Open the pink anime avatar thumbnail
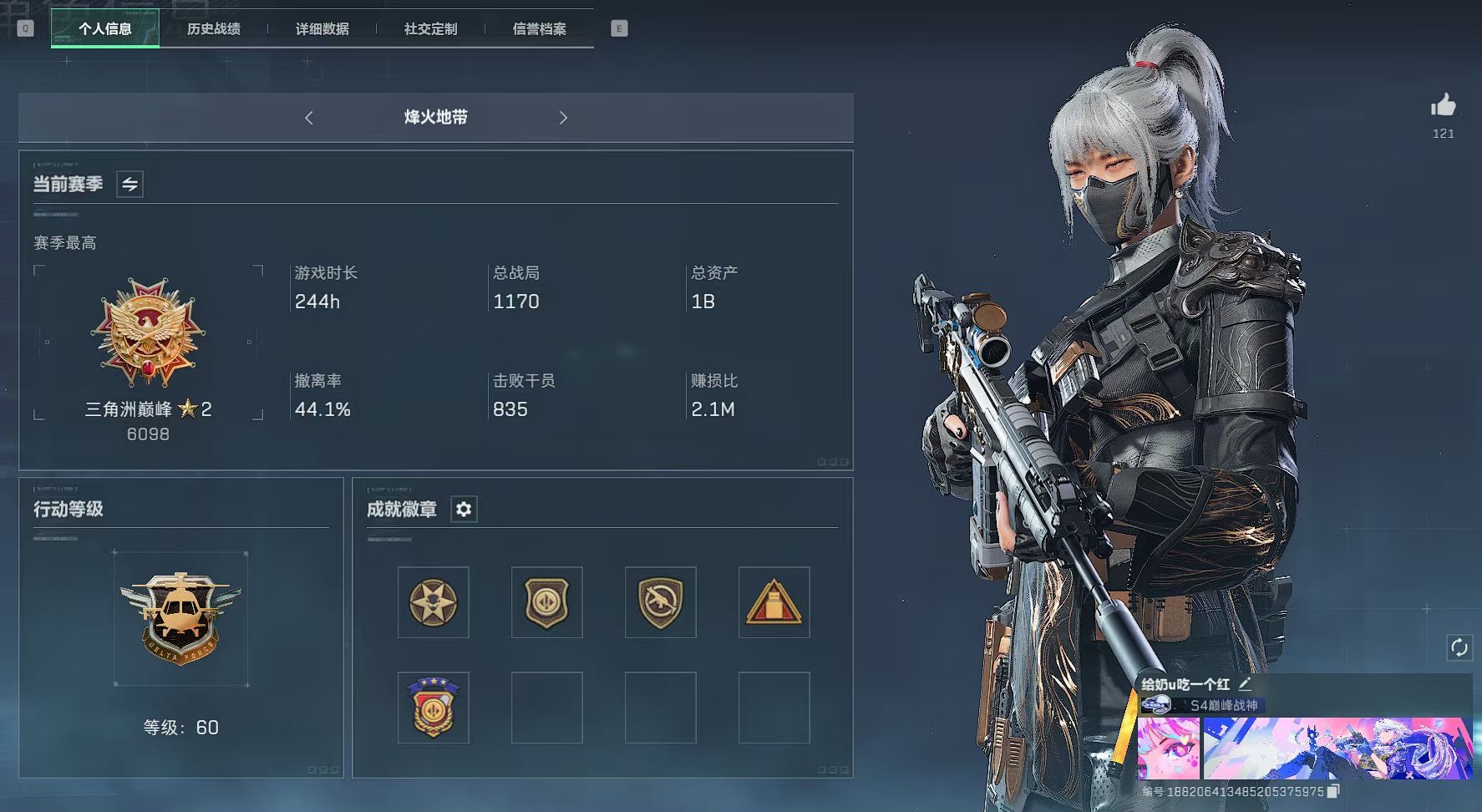 pyautogui.click(x=1168, y=748)
